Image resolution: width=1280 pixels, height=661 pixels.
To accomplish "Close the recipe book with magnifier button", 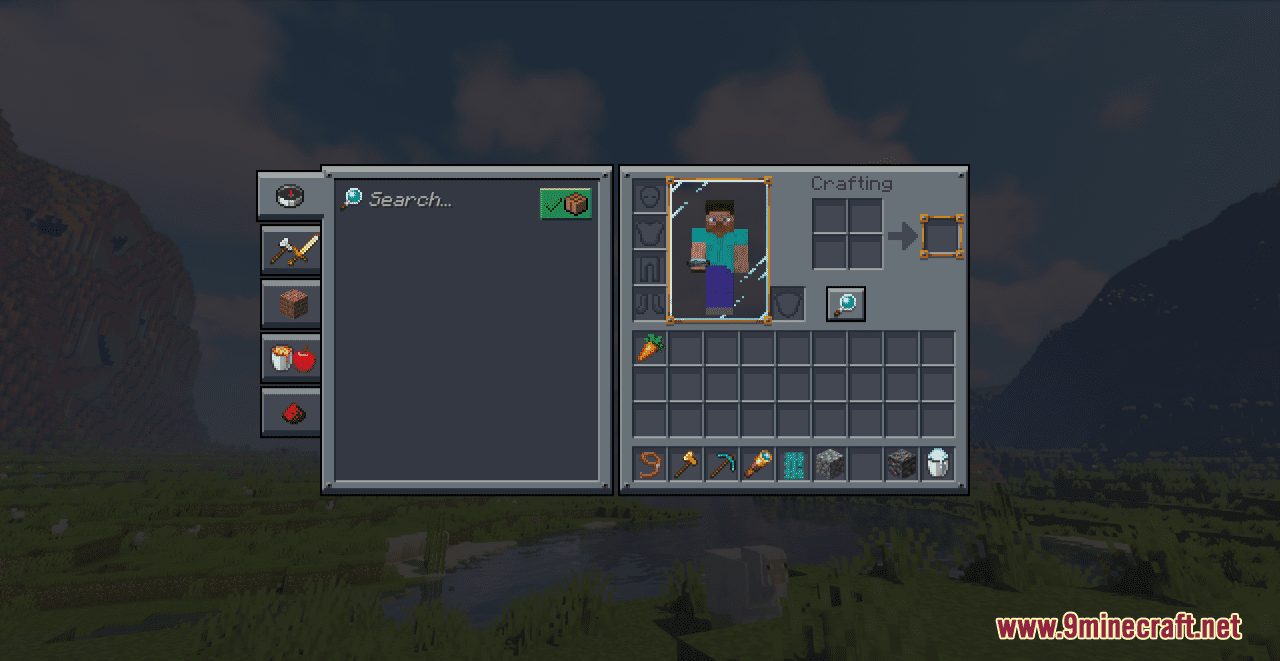I will 845,304.
